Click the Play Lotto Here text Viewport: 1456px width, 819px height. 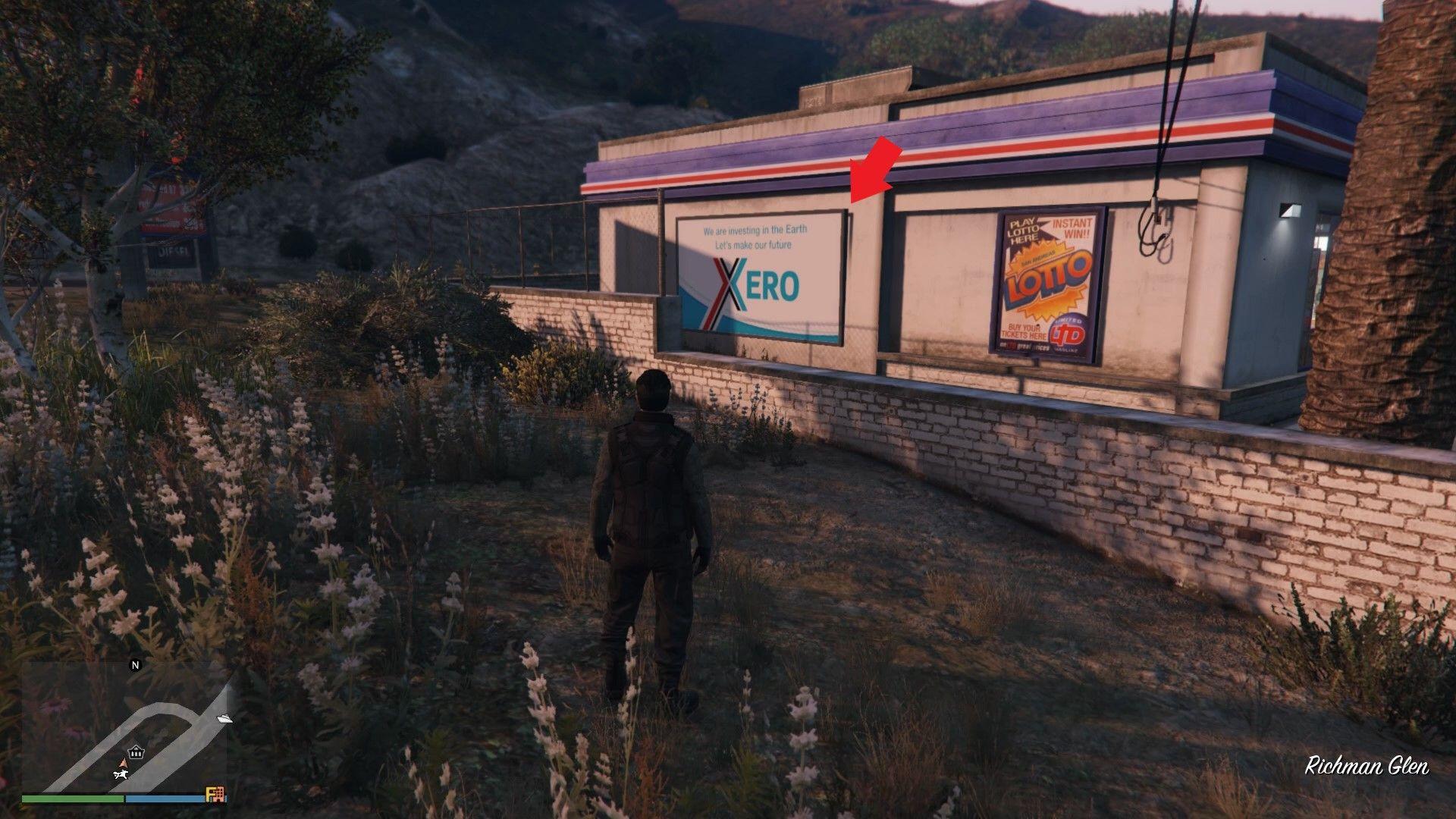[x=1024, y=229]
